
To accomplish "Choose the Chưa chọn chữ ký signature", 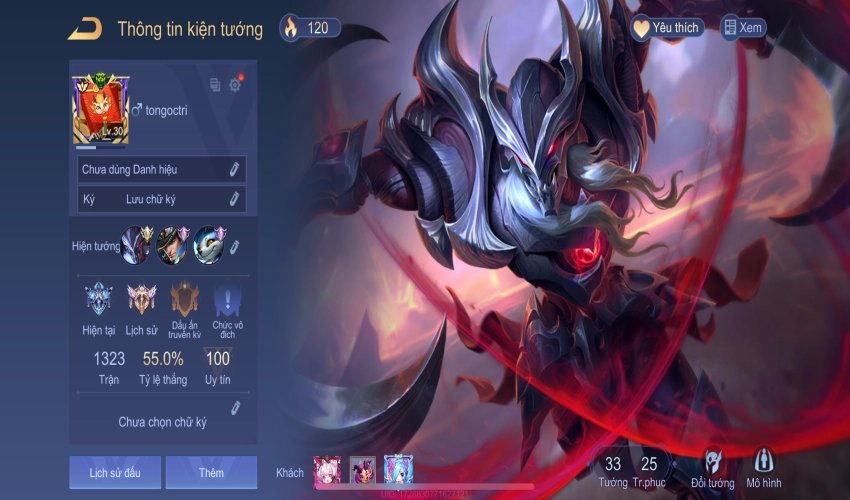I will 163,421.
